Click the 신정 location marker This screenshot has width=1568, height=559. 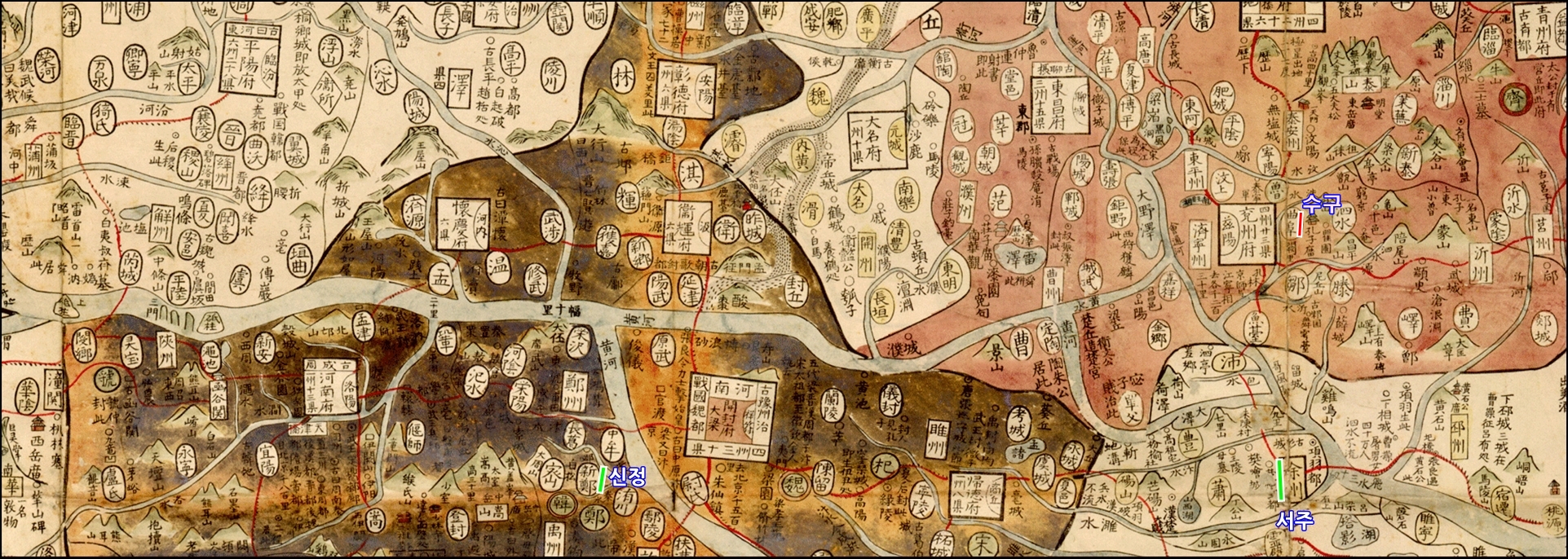[602, 479]
